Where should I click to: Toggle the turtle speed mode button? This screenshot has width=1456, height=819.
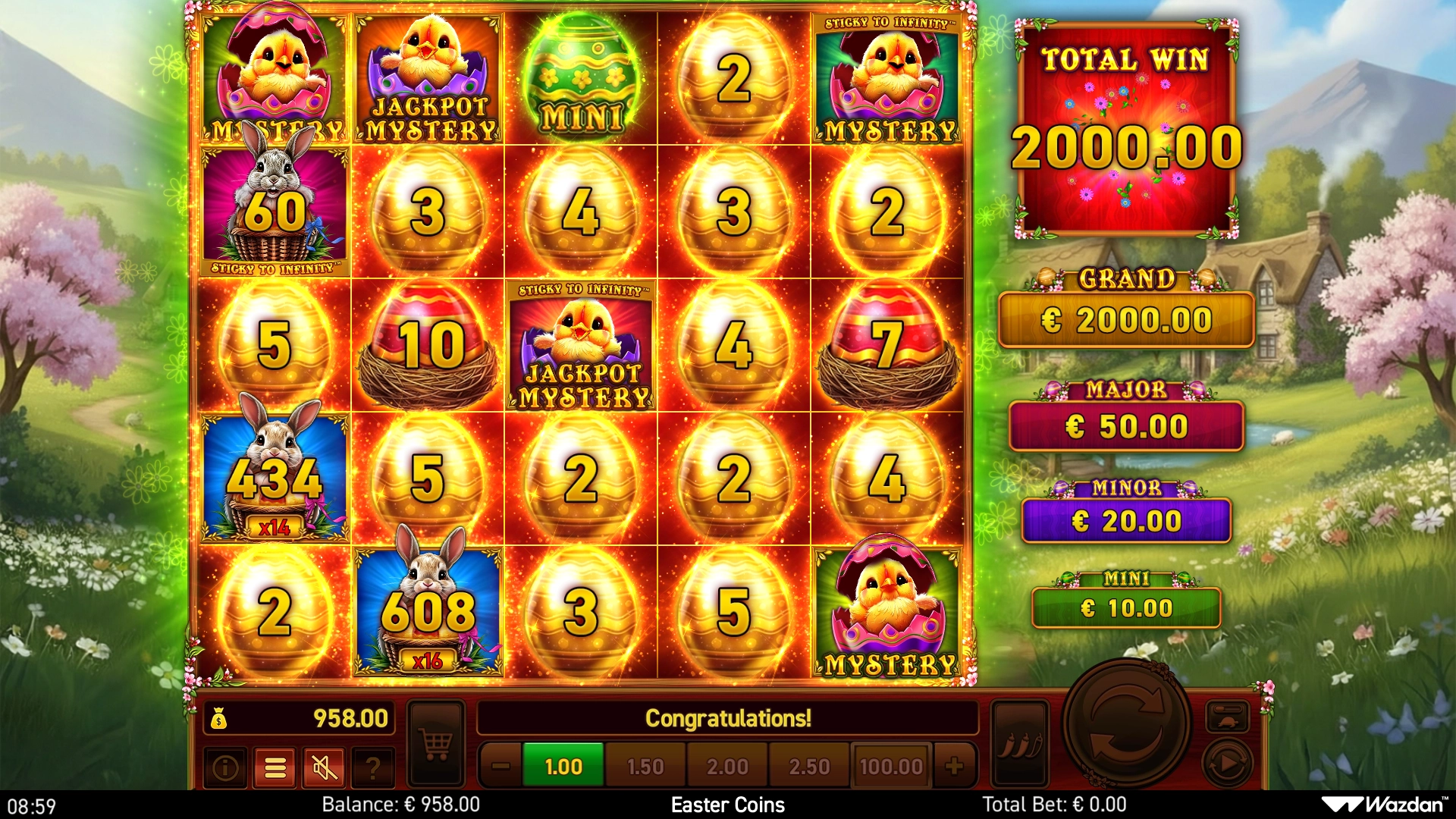pyautogui.click(x=1227, y=717)
